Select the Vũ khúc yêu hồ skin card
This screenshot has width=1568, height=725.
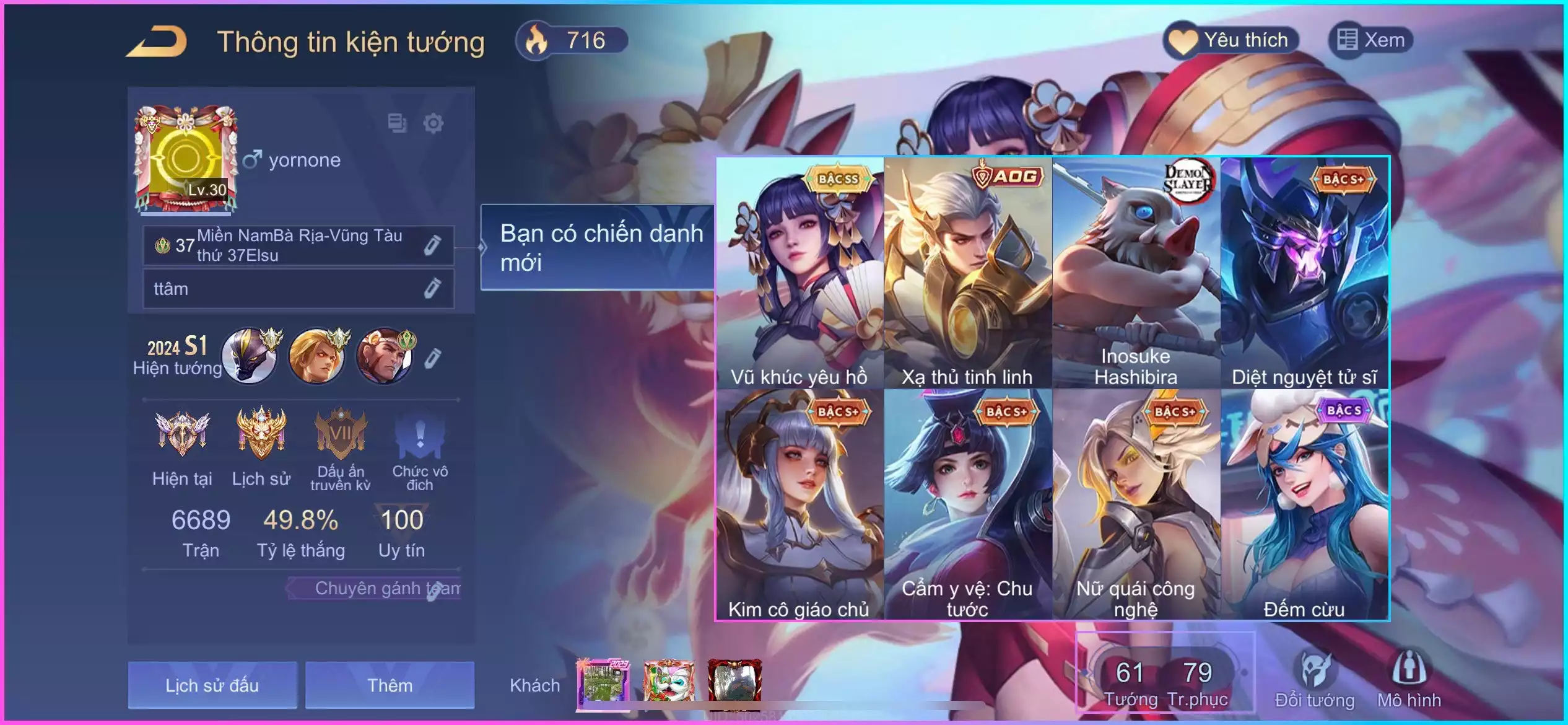pos(799,273)
